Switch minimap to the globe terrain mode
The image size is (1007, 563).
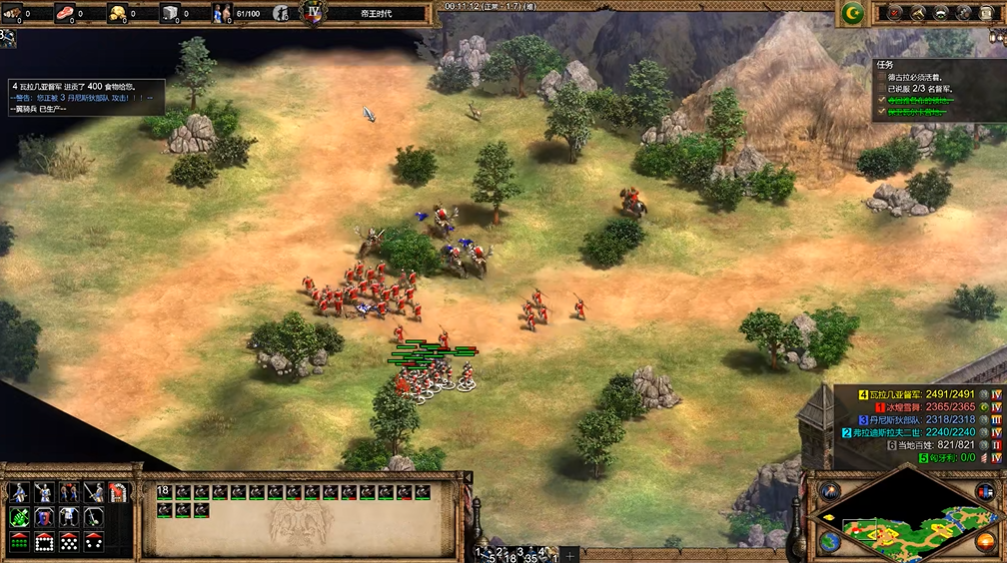coord(829,541)
